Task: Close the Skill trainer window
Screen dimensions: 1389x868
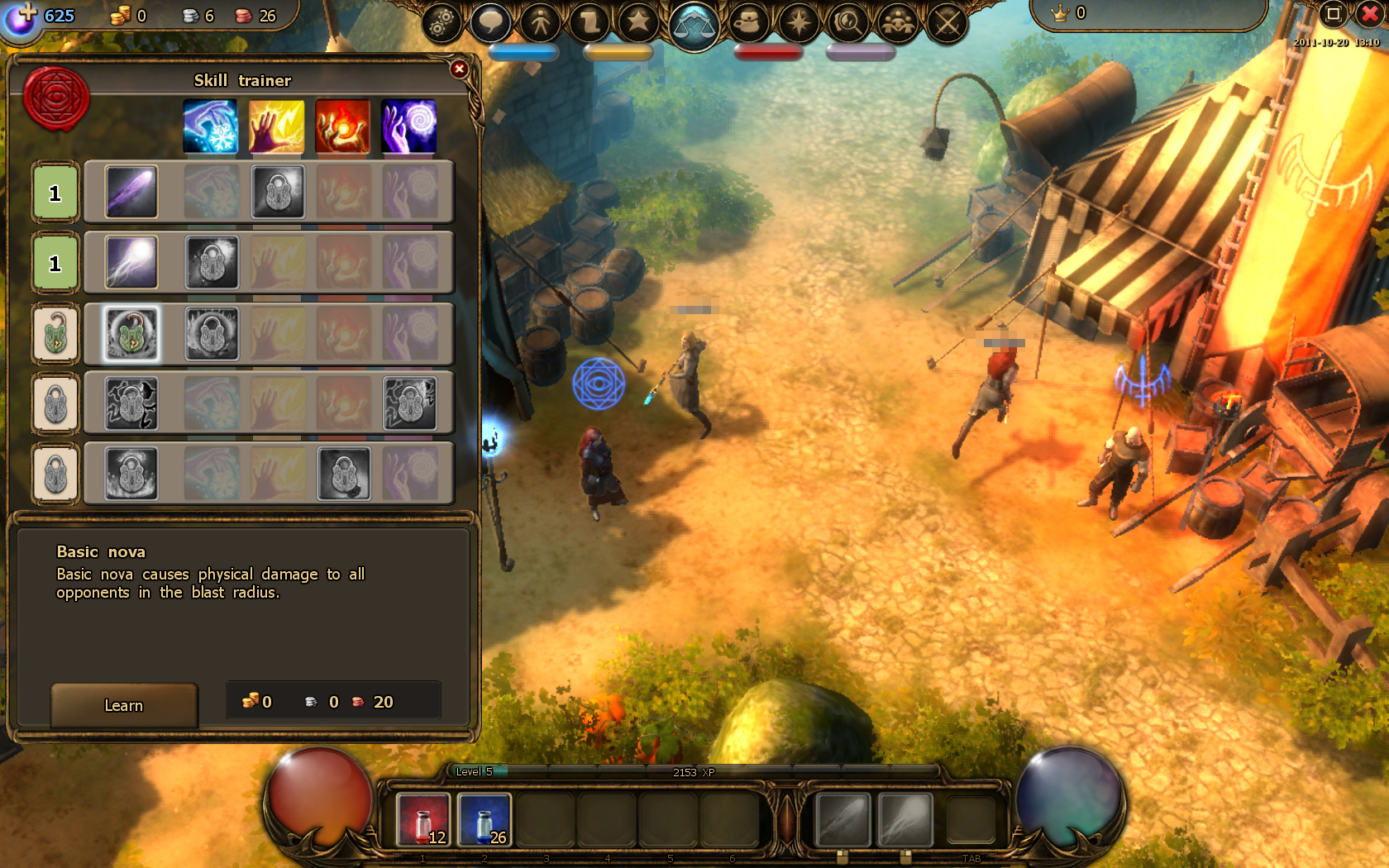Action: pos(460,69)
